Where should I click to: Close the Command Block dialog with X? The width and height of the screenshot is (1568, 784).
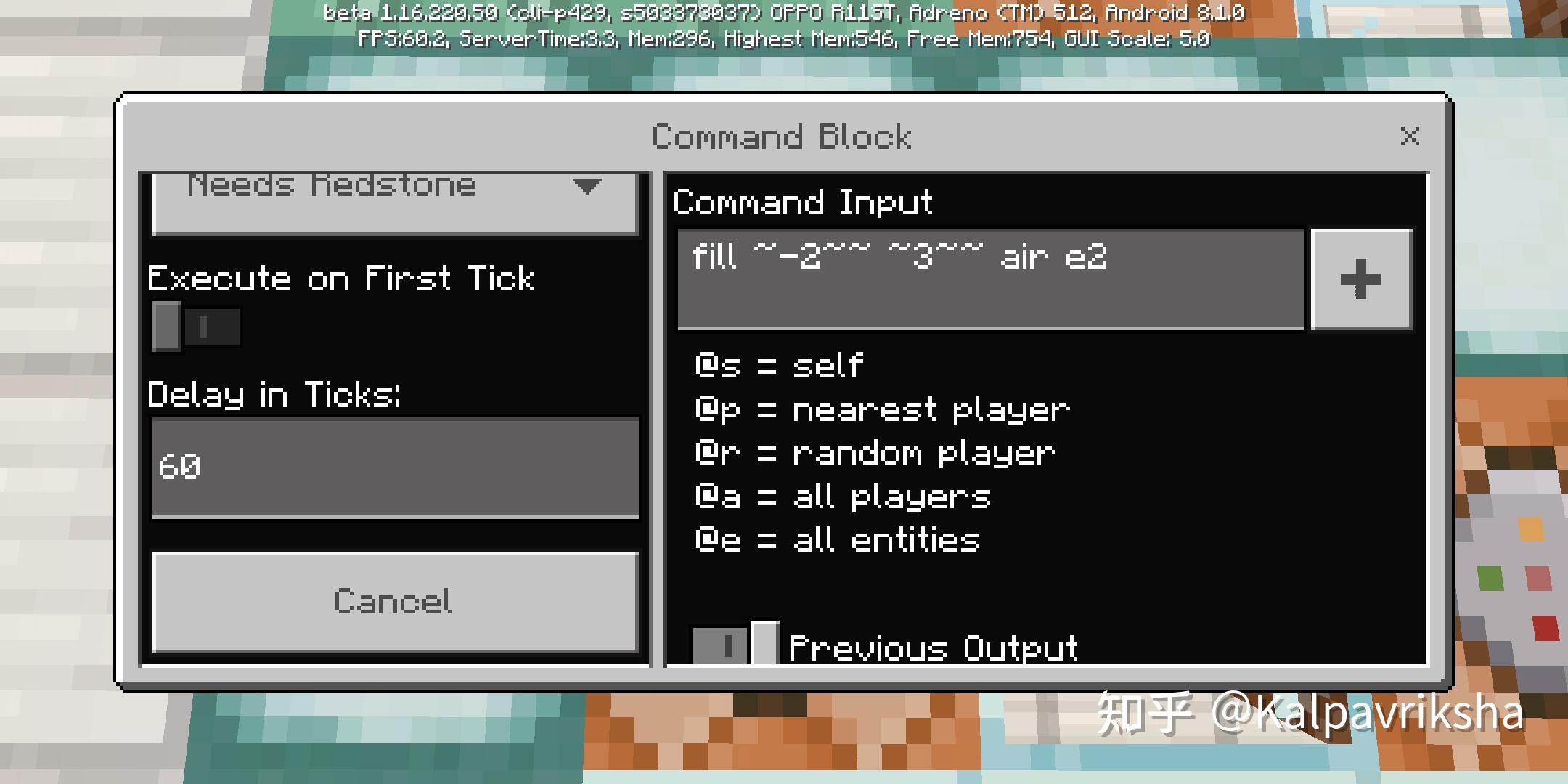(1408, 136)
